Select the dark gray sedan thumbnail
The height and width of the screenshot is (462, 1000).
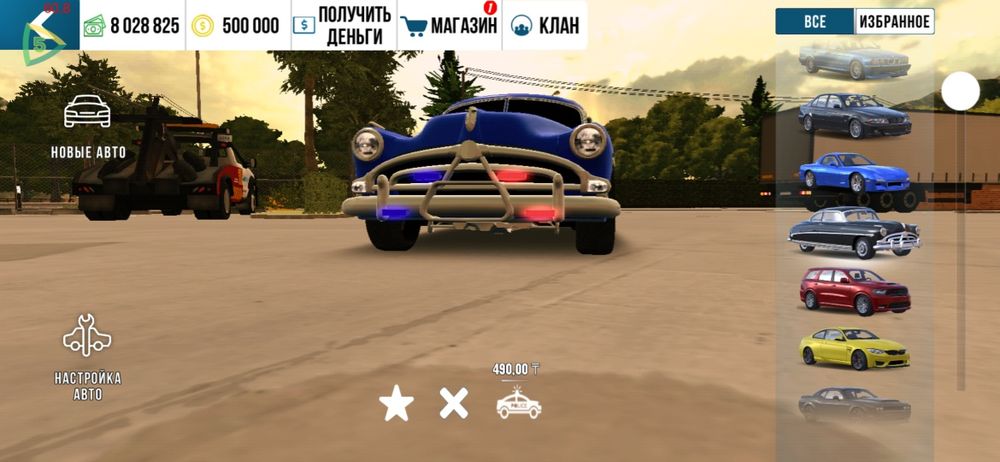[x=854, y=115]
